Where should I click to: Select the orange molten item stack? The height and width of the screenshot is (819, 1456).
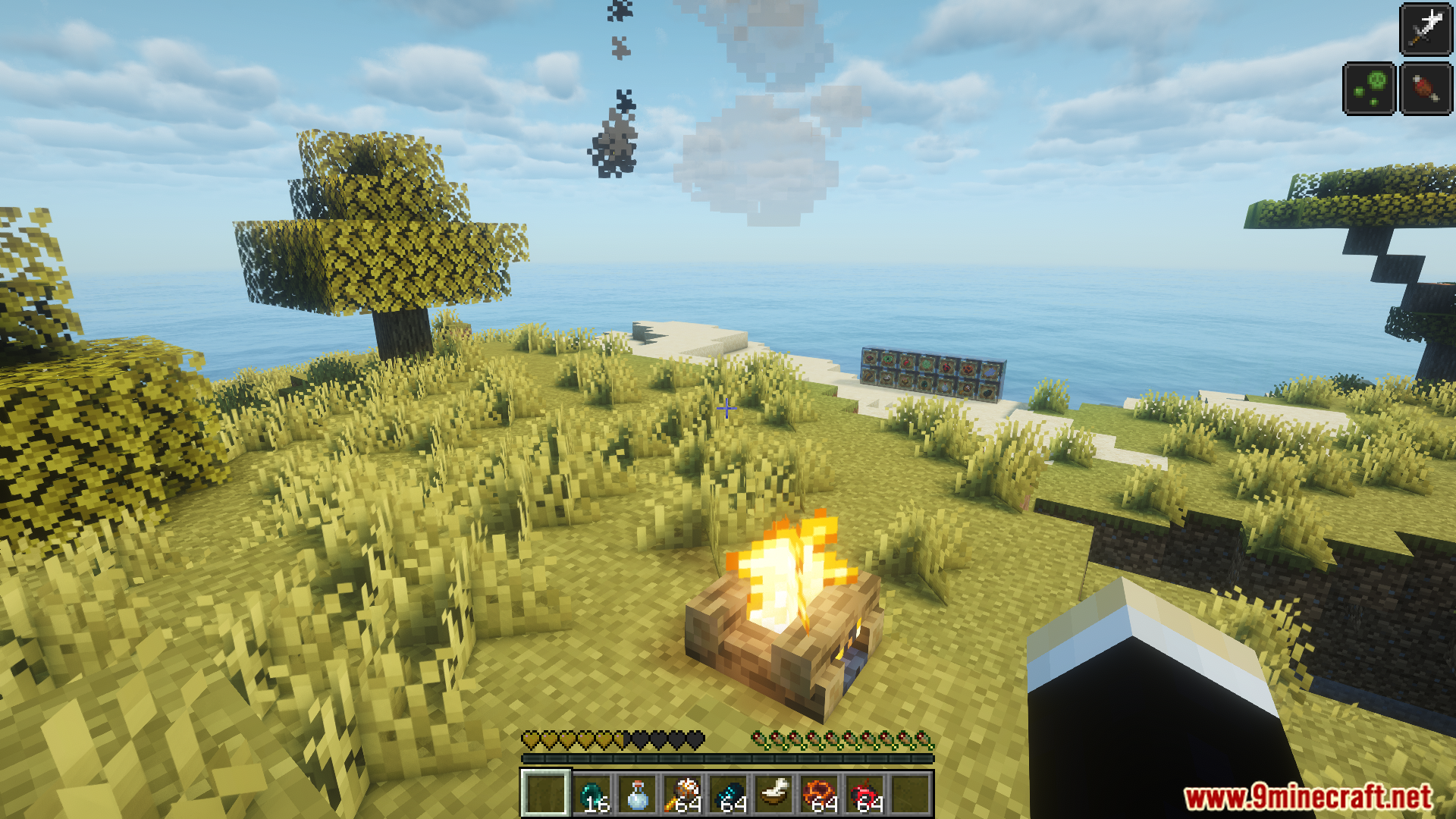coord(820,794)
